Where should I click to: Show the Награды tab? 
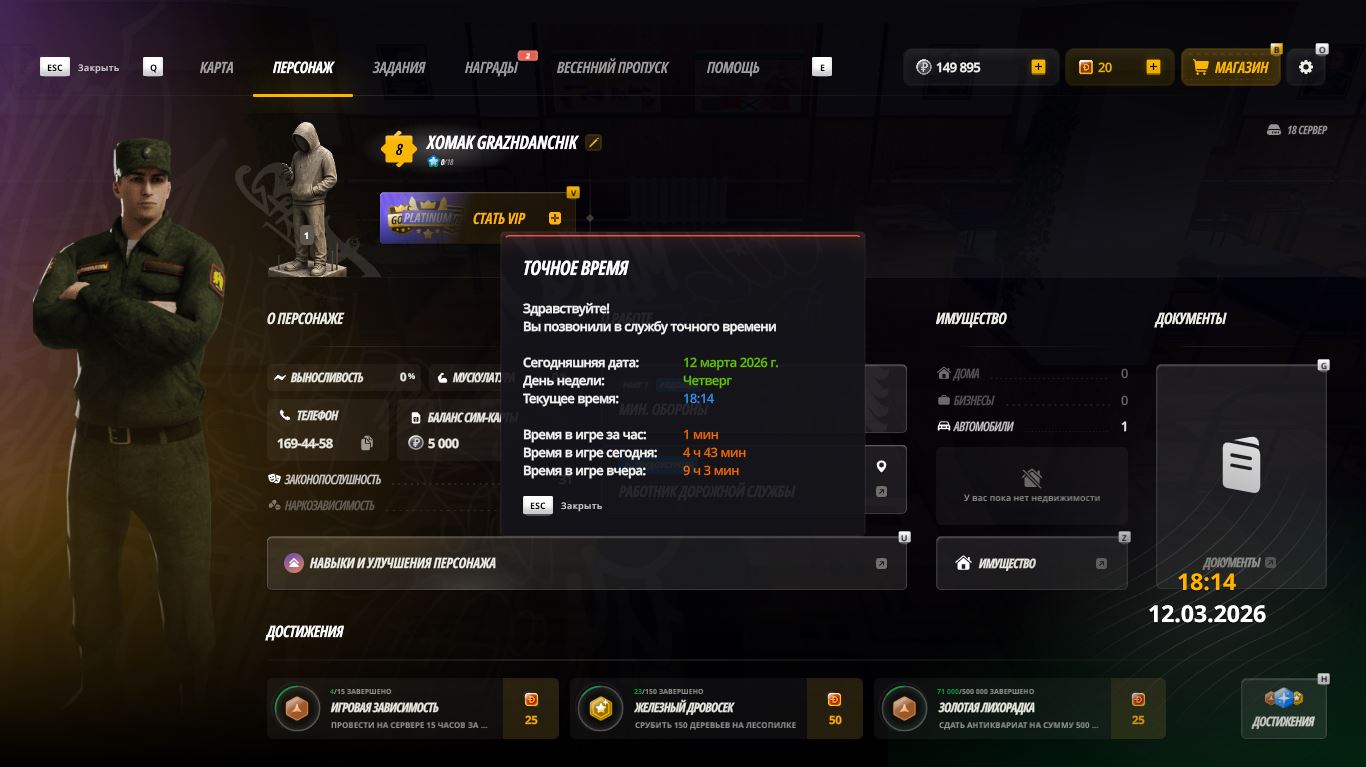(x=490, y=68)
